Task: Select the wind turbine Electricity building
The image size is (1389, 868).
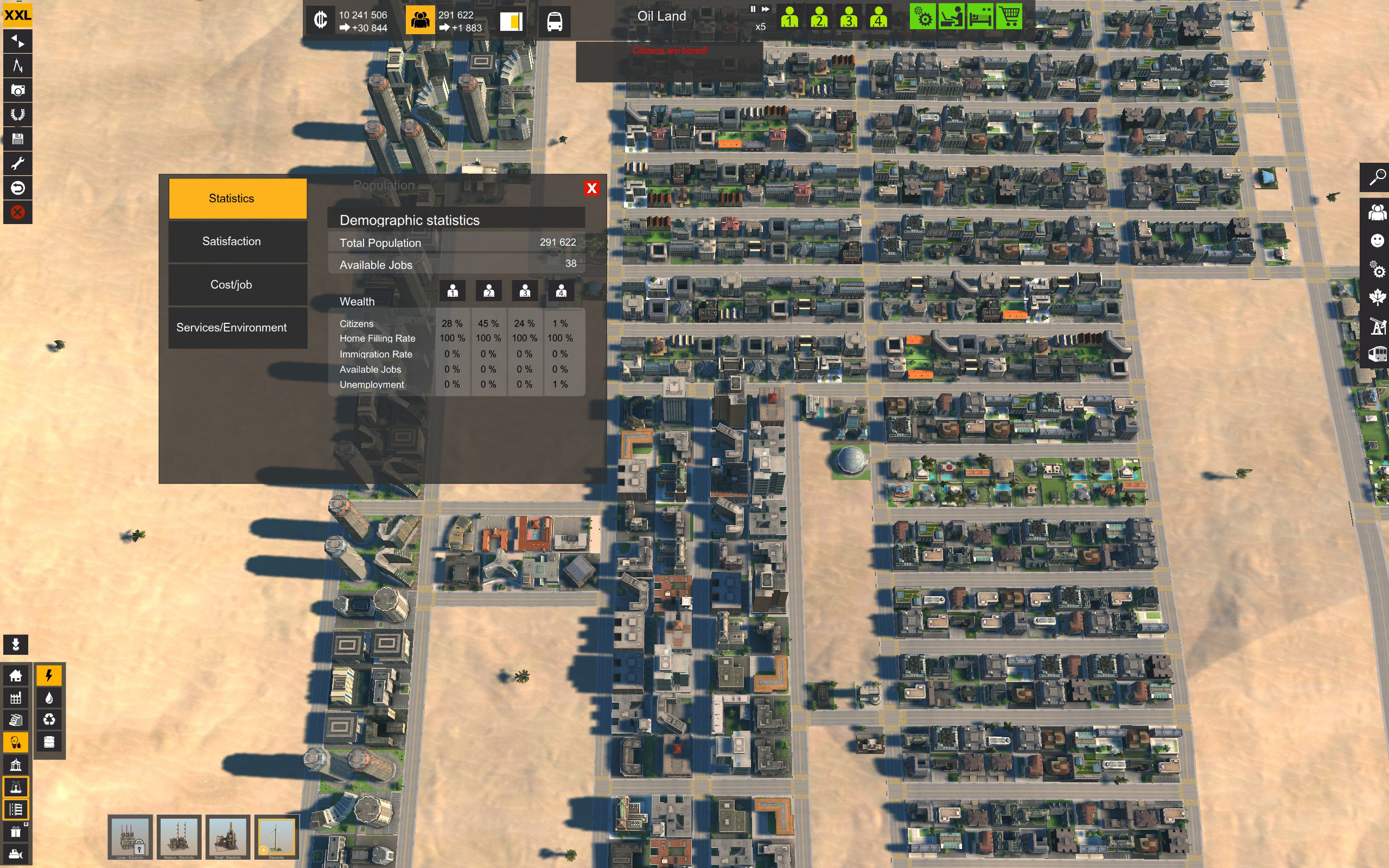Action: click(277, 837)
